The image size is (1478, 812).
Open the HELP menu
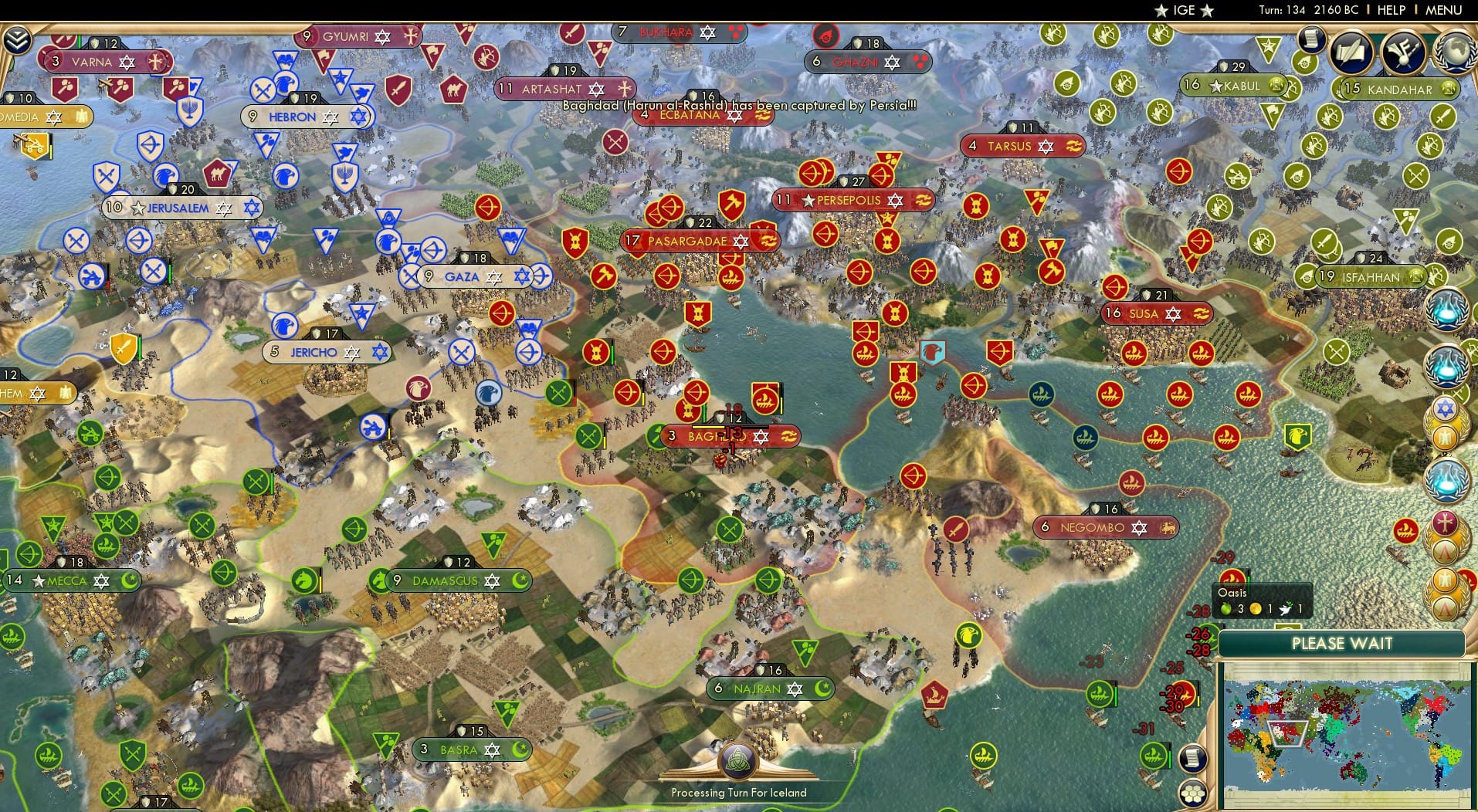coord(1391,10)
